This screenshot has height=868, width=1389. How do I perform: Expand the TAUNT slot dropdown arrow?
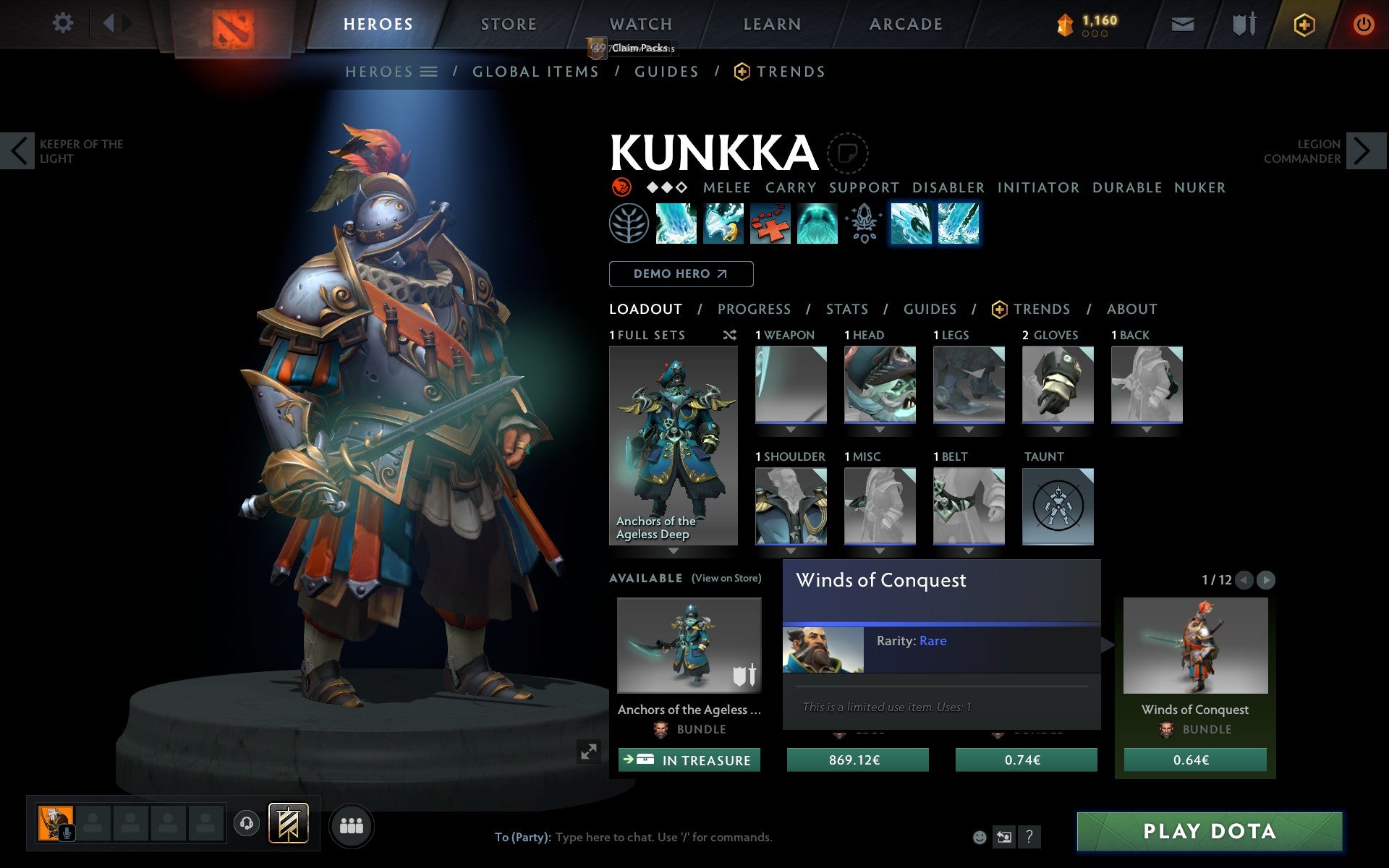pyautogui.click(x=1058, y=551)
